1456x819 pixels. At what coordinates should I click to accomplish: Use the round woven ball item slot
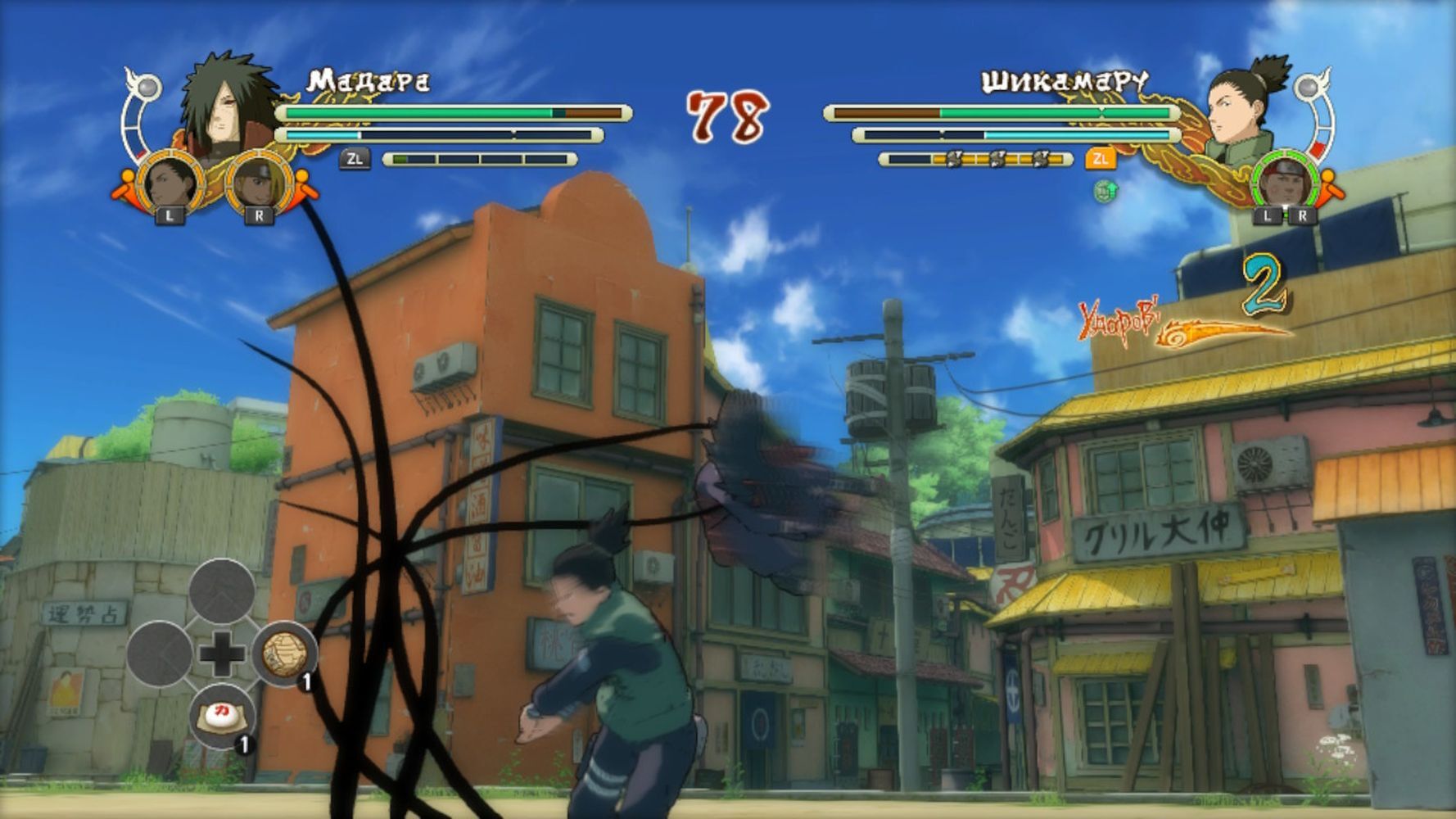[x=284, y=653]
